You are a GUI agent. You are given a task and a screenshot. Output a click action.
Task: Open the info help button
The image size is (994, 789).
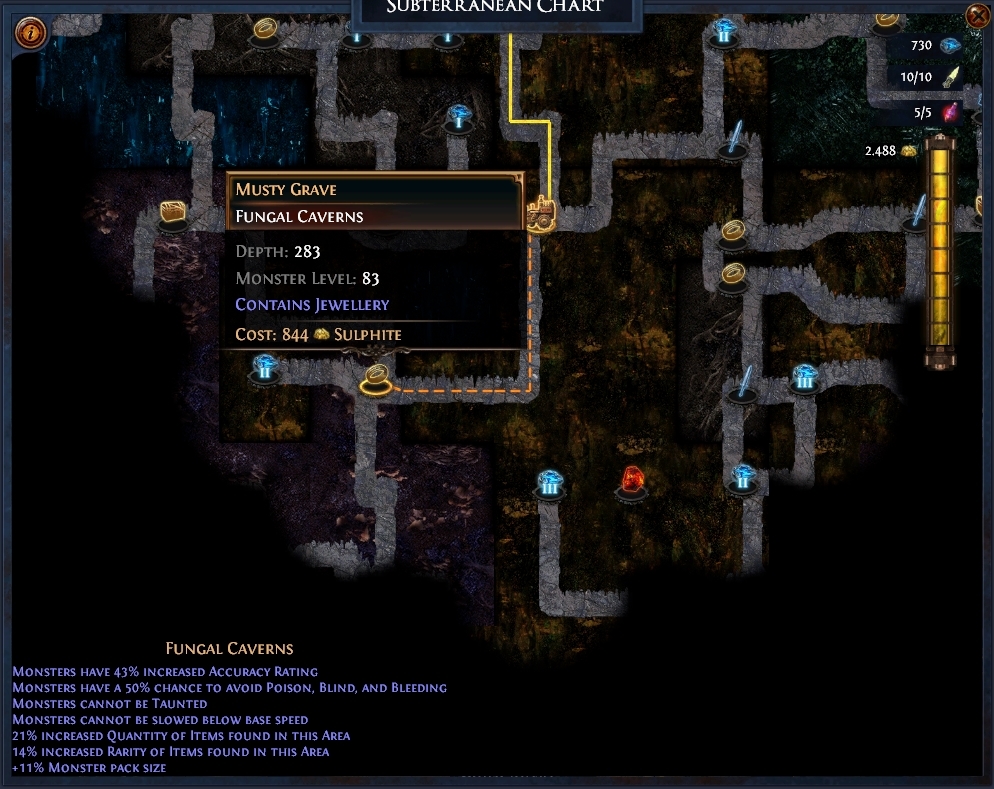(x=31, y=32)
